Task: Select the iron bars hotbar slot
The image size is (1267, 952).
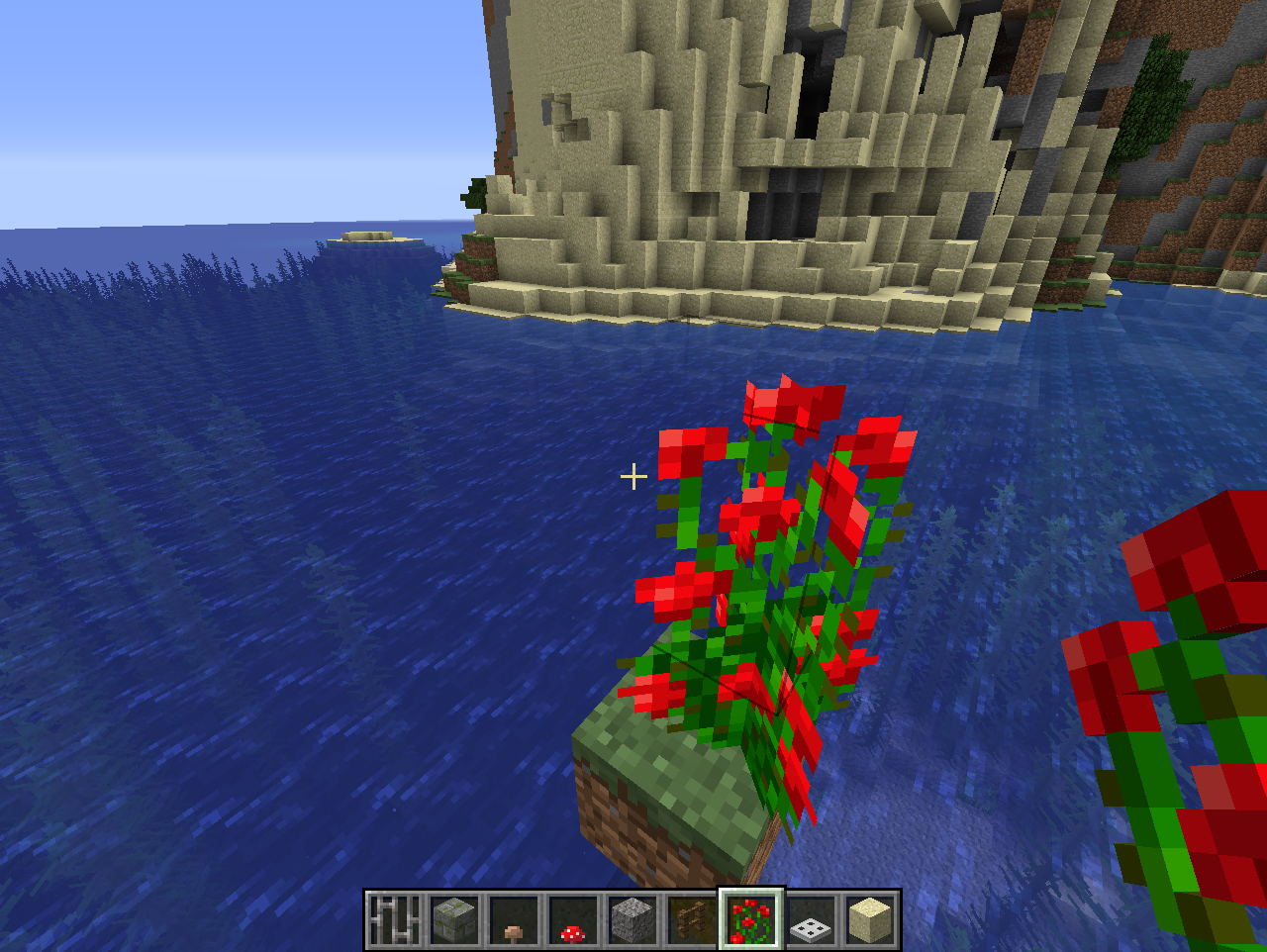Action: 396,919
